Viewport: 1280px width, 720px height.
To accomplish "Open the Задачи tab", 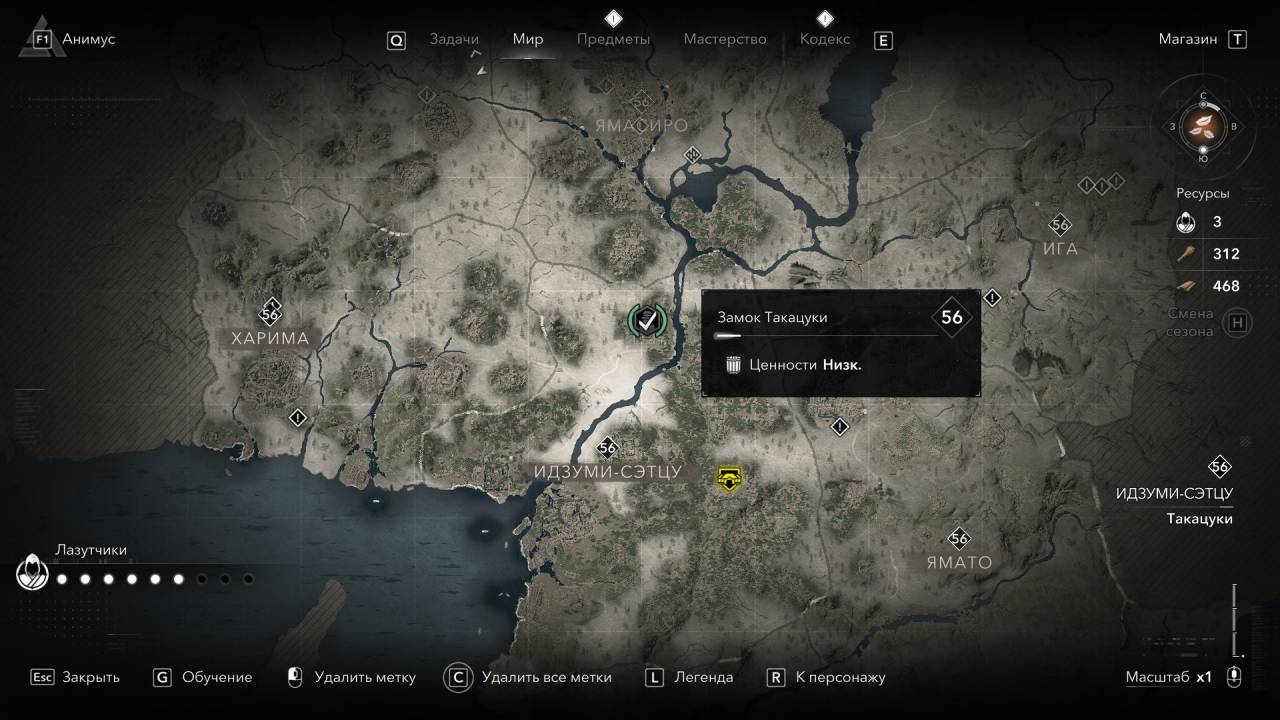I will click(454, 39).
